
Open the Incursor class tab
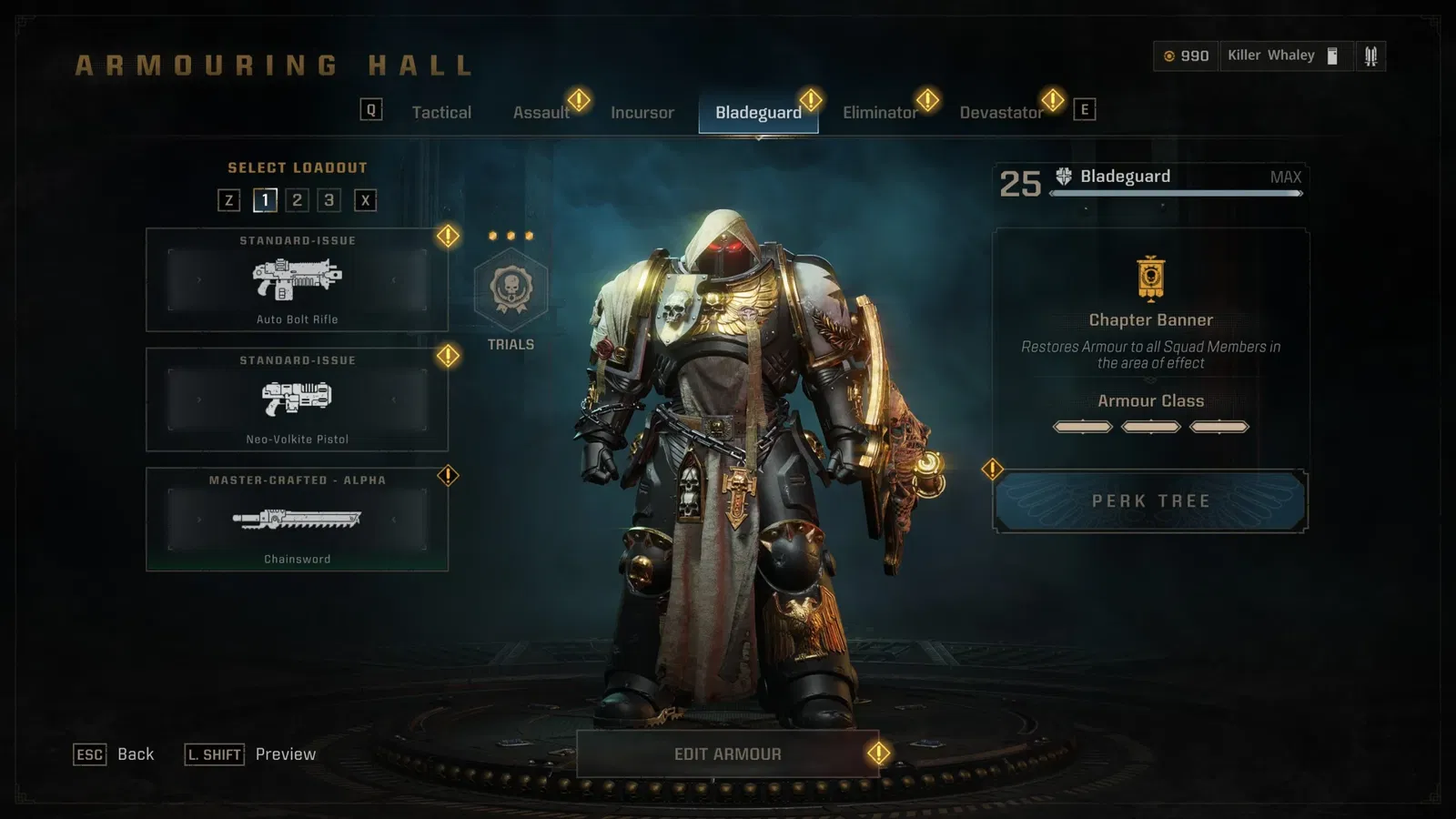point(642,113)
